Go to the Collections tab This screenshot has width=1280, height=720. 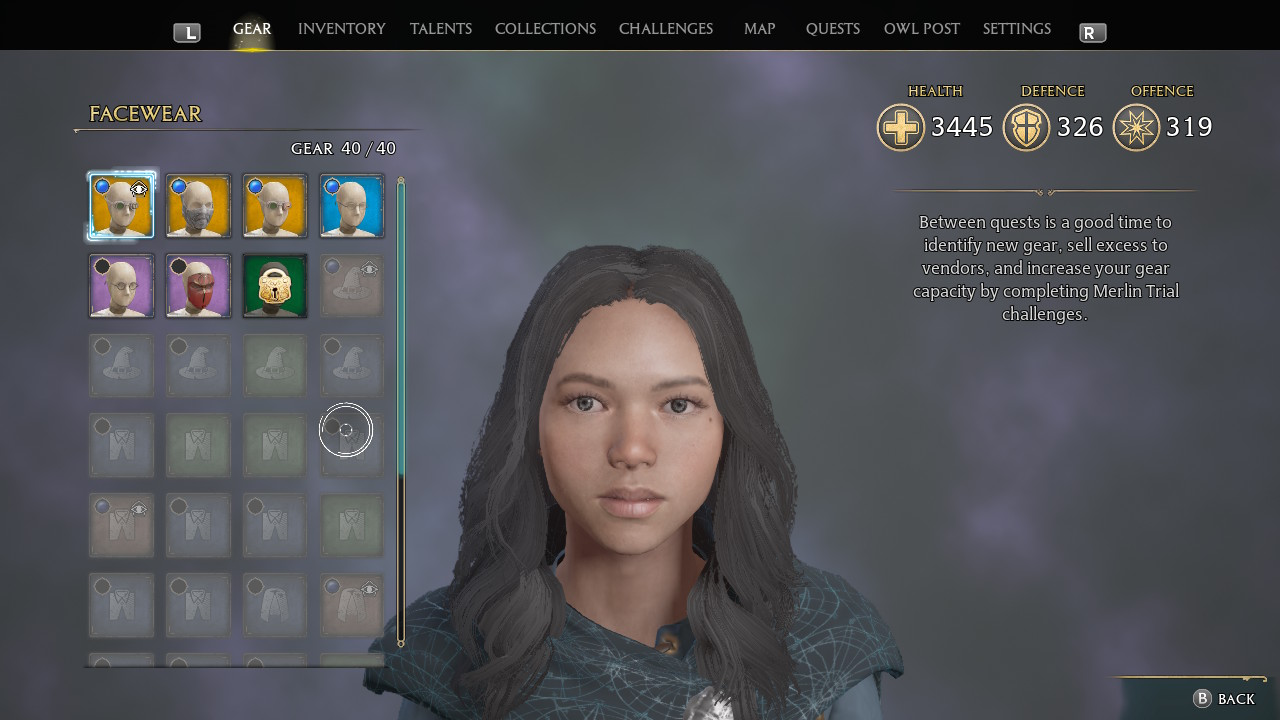(545, 29)
